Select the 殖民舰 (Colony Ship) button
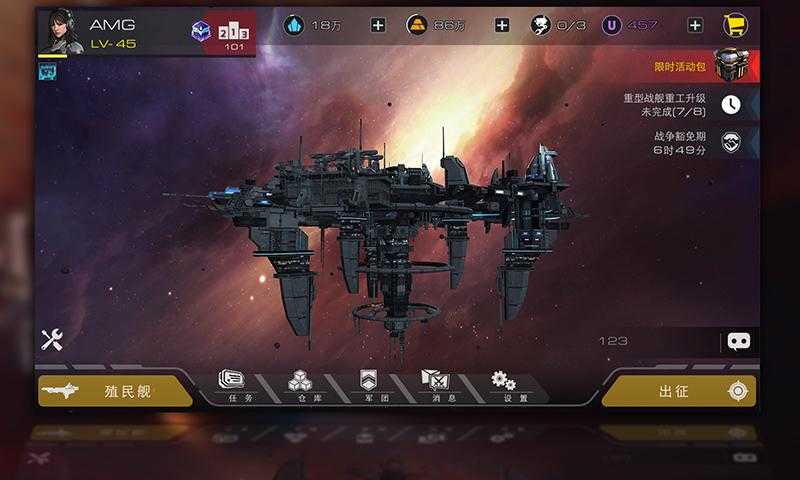The width and height of the screenshot is (800, 480). (x=115, y=391)
